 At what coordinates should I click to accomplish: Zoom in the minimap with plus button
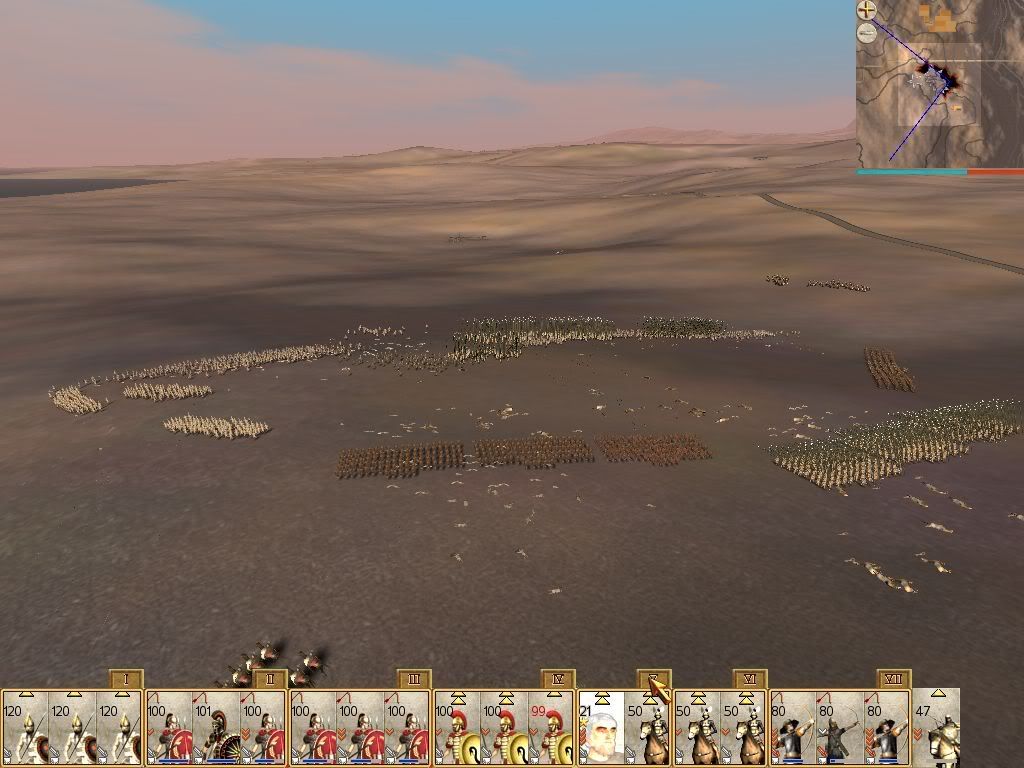tap(867, 11)
